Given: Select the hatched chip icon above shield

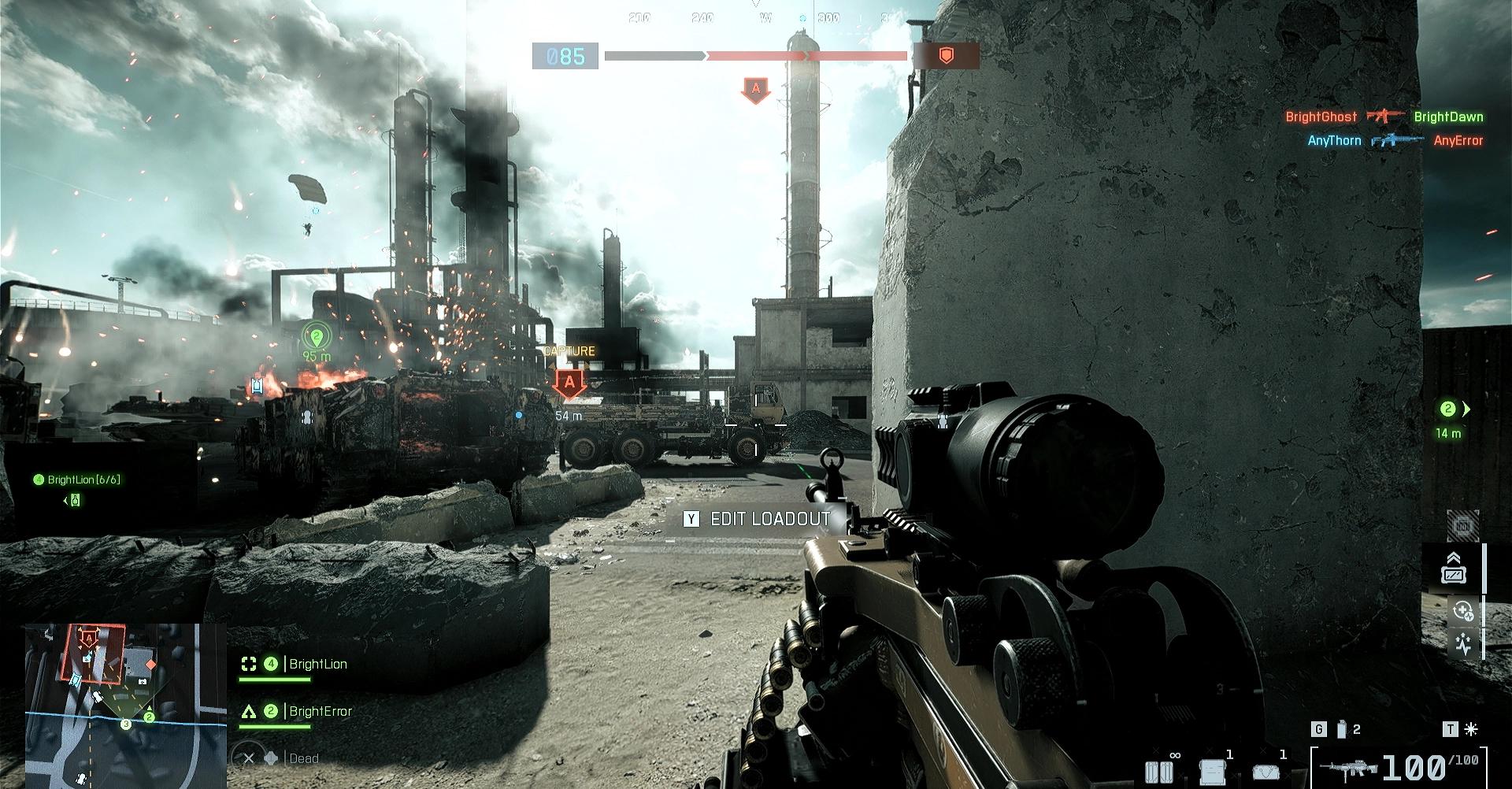Looking at the screenshot, I should point(1462,525).
